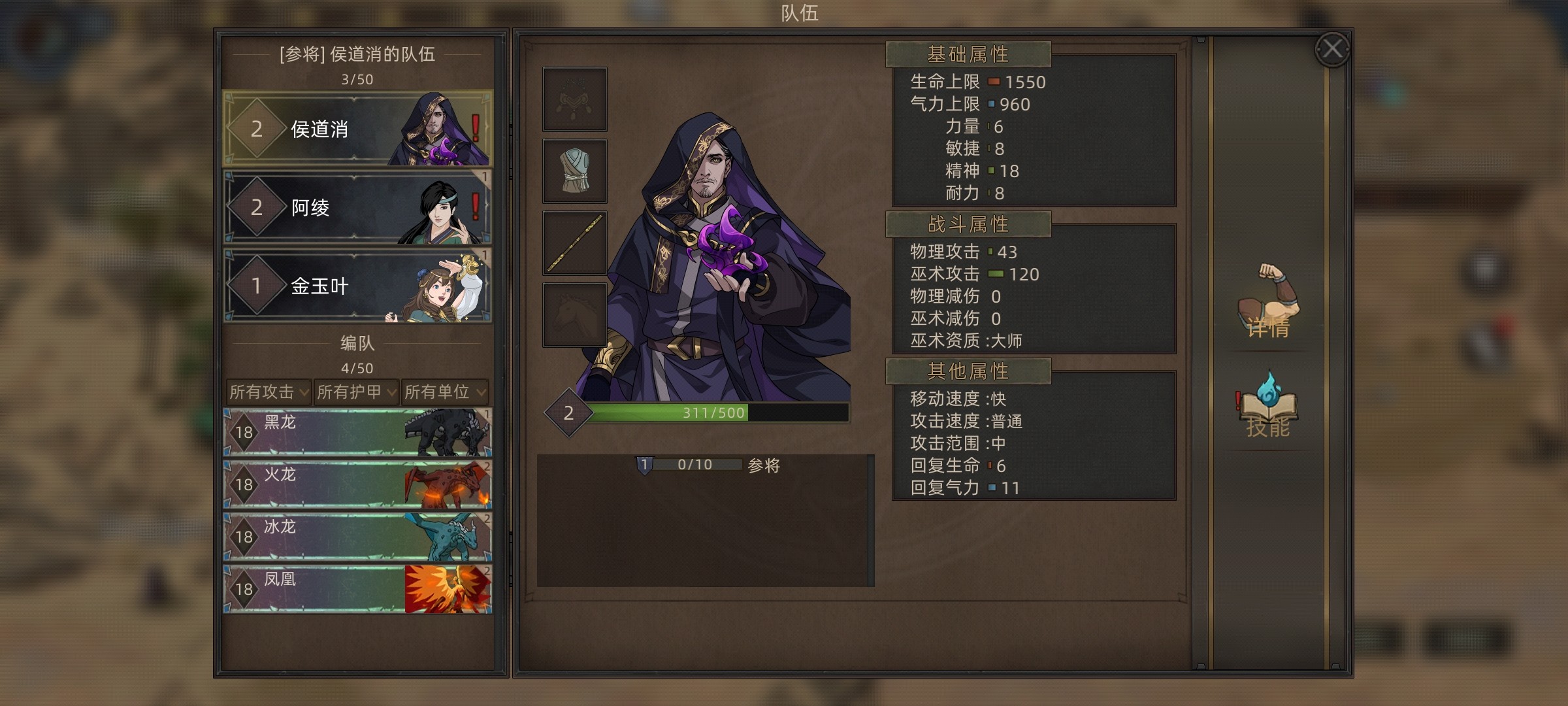
Task: Open 详情 details with arm icon
Action: (1268, 302)
